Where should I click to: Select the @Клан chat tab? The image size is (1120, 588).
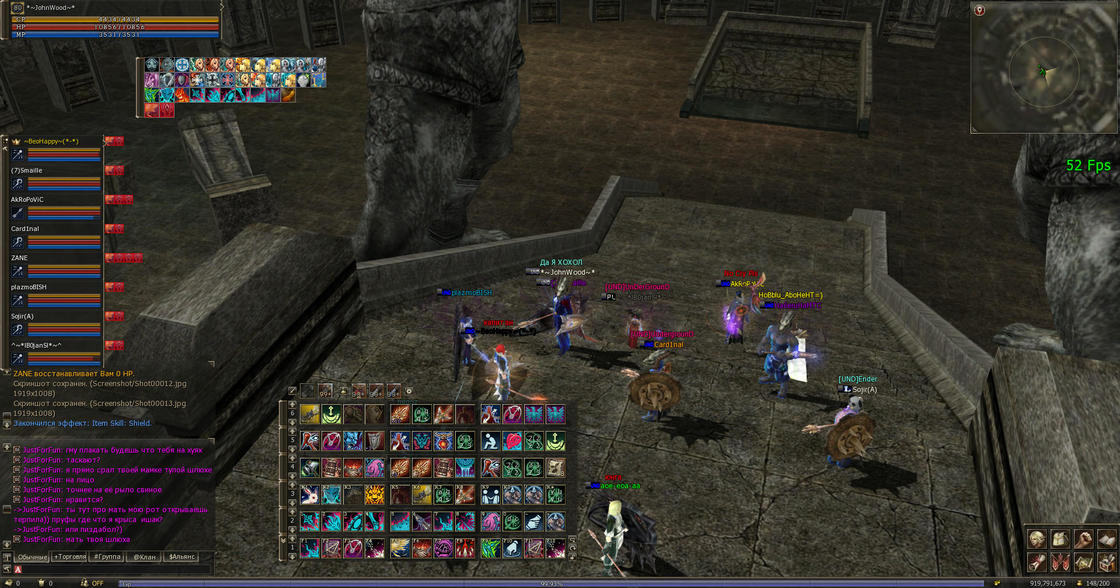145,556
